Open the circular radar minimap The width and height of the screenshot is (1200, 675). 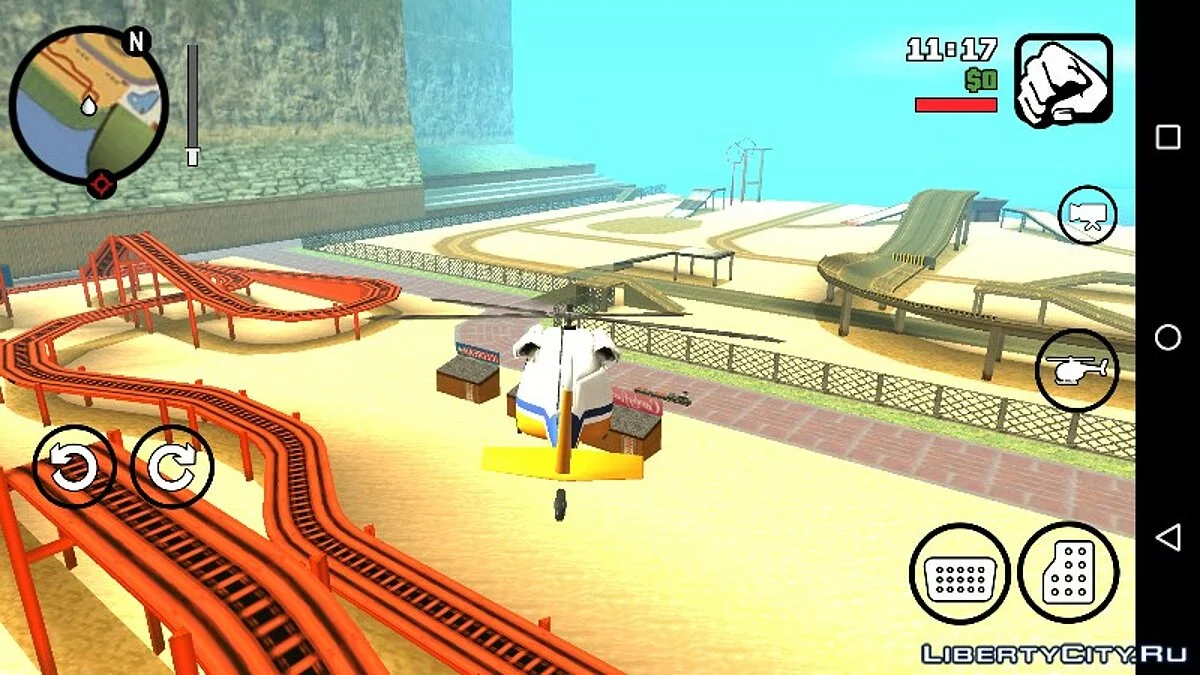coord(88,105)
